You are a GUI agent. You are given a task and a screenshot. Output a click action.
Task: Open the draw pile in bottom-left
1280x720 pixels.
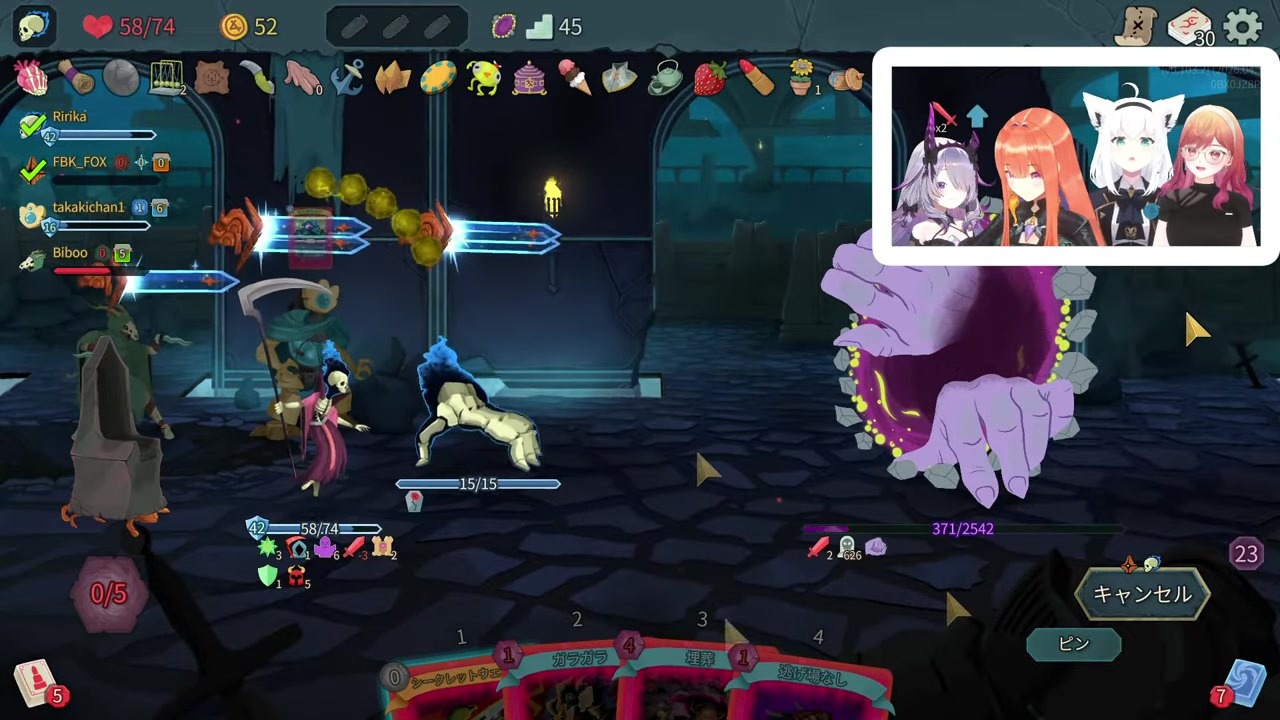tap(36, 685)
